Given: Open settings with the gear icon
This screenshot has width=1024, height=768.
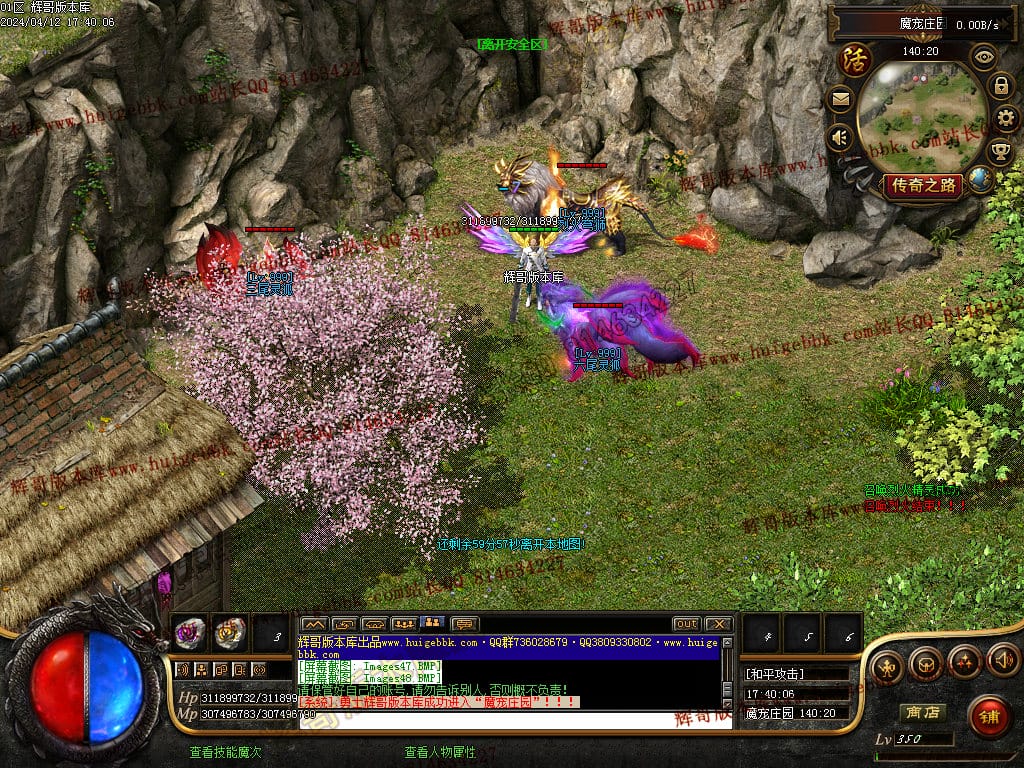Looking at the screenshot, I should [x=1009, y=119].
